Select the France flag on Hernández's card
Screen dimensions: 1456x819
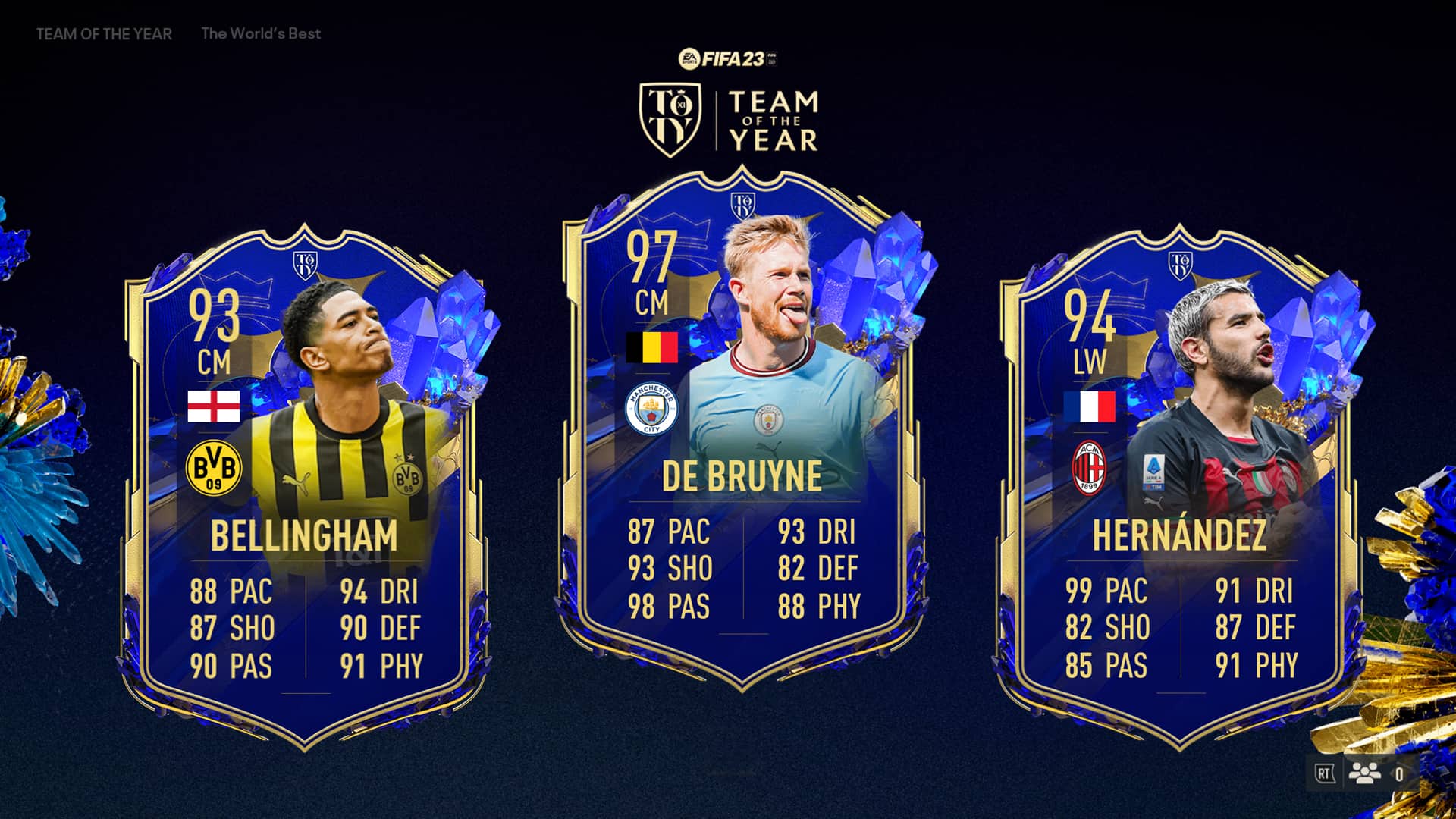coord(1090,407)
